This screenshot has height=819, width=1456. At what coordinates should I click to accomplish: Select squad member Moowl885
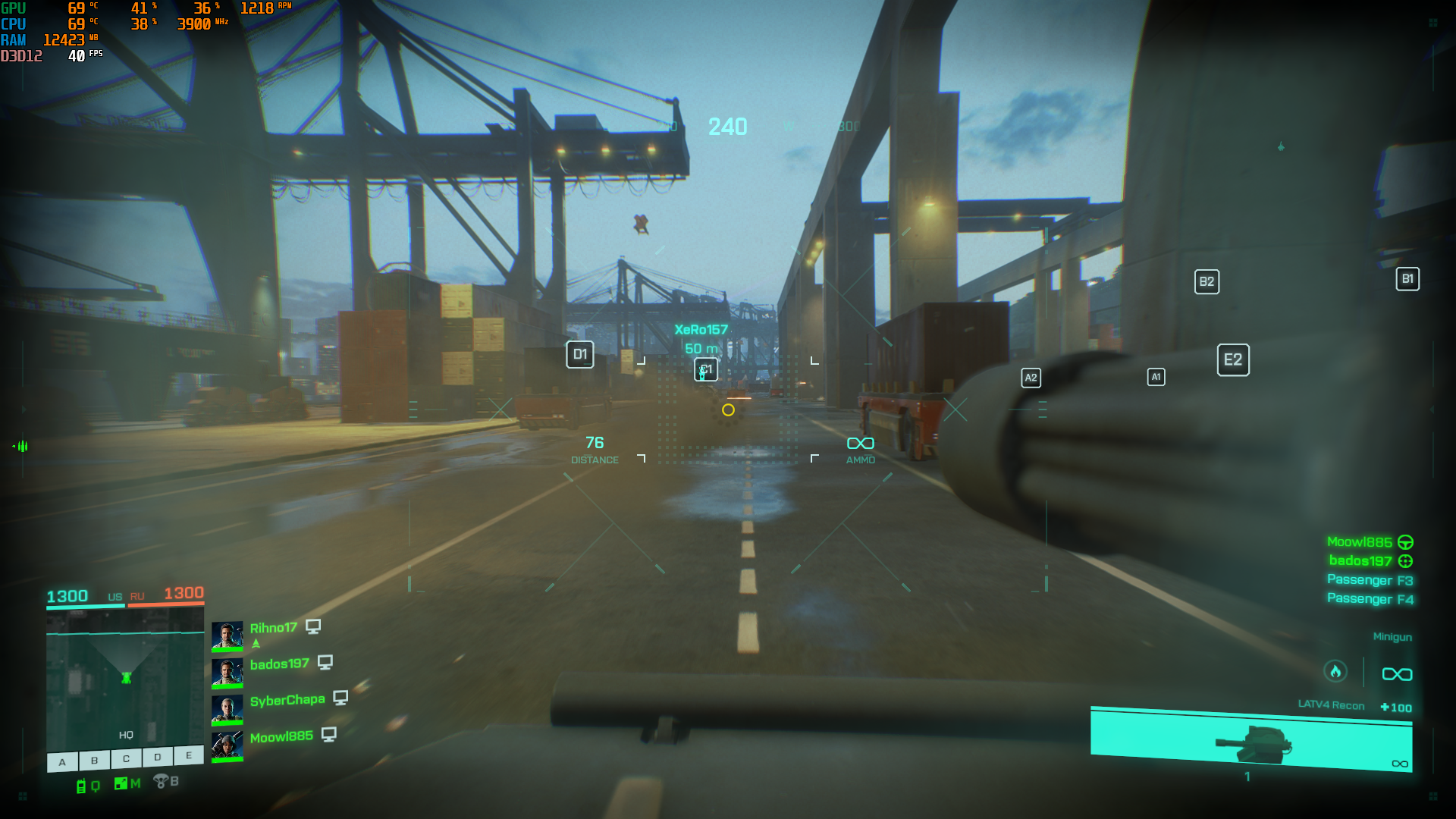click(x=281, y=736)
